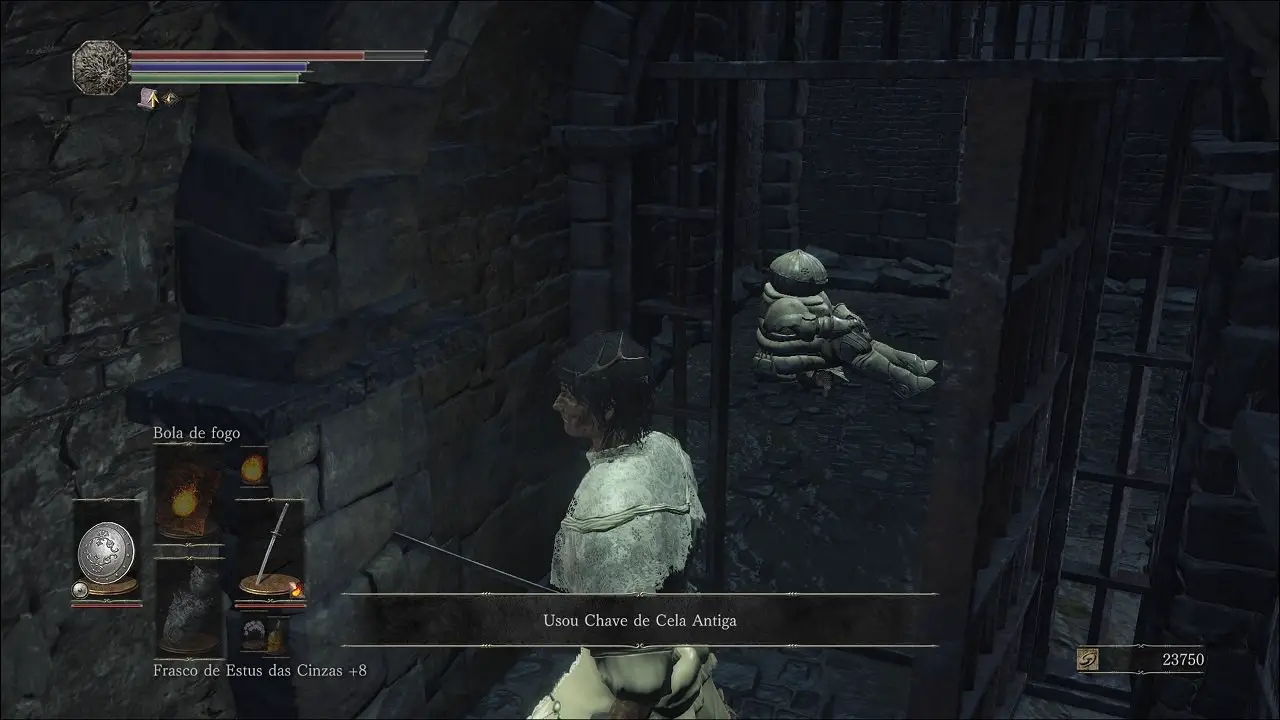This screenshot has width=1280, height=720.
Task: Select the small queued fireball spell icon
Action: point(254,467)
